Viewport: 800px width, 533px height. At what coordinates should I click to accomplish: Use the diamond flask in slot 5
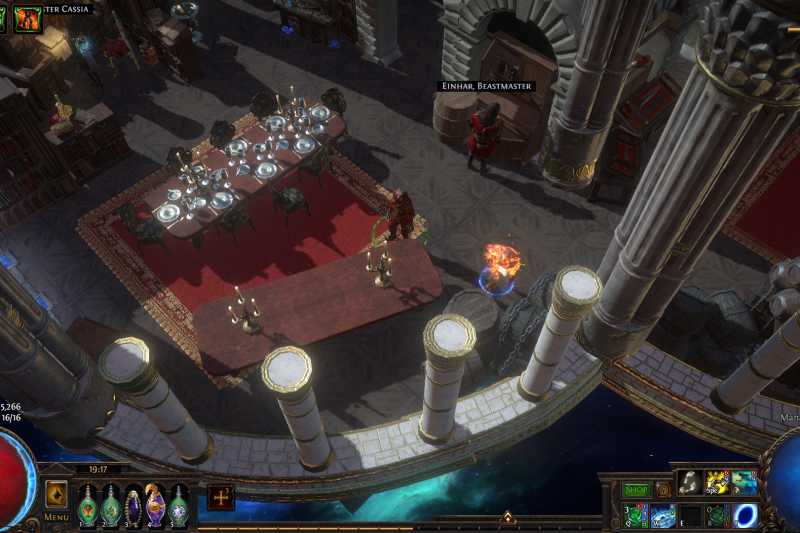[x=178, y=503]
